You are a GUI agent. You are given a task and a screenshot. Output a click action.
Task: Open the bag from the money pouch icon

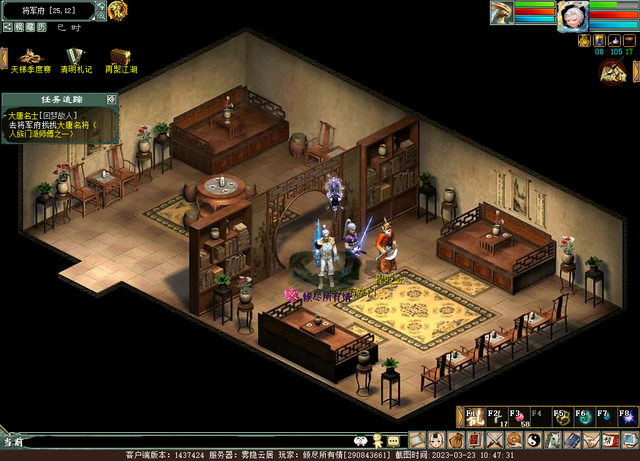(x=456, y=440)
